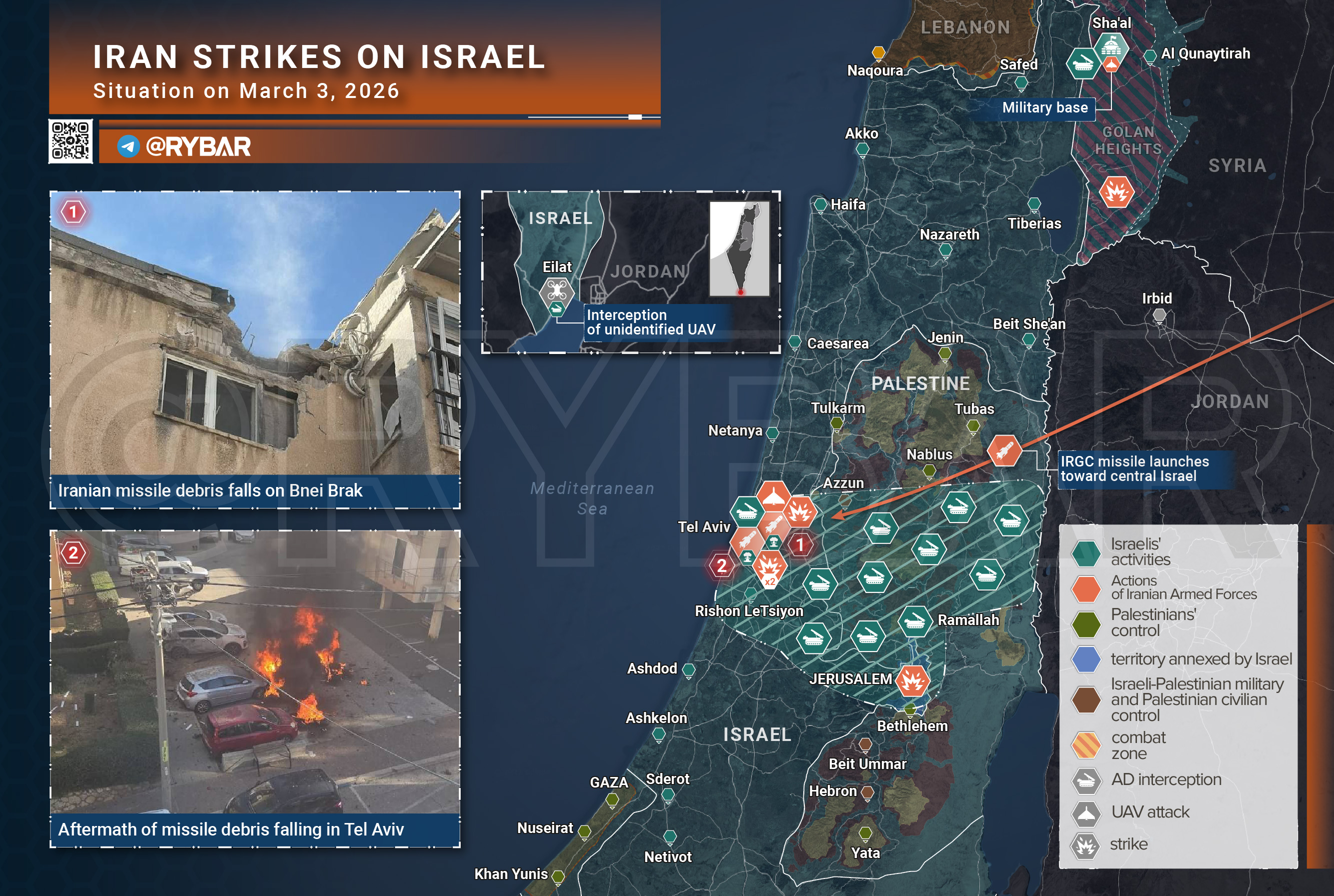Click the drone interception icon at Eilat
This screenshot has height=896, width=1334.
pos(556,291)
